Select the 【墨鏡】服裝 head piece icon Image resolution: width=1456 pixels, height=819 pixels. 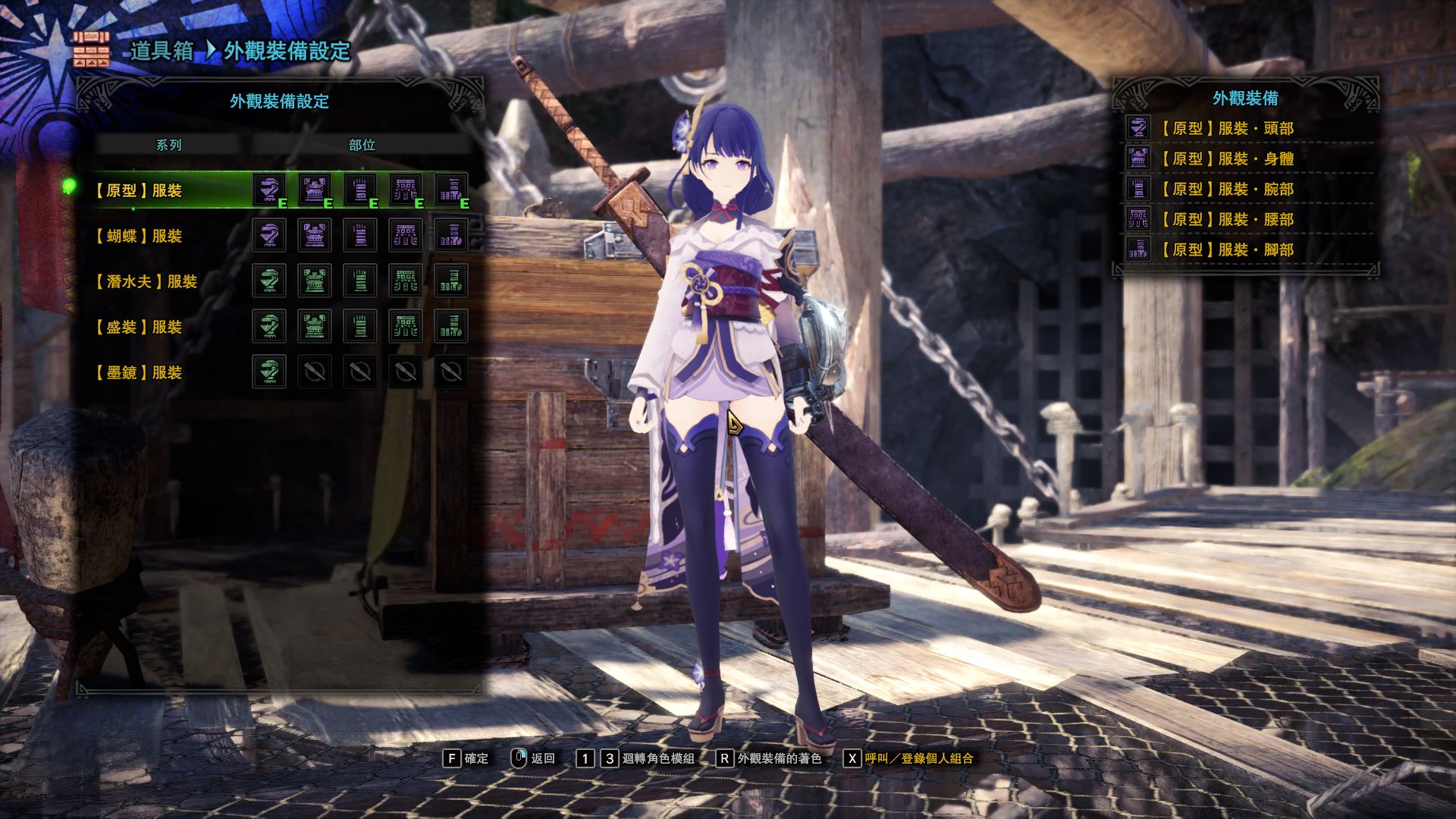268,372
